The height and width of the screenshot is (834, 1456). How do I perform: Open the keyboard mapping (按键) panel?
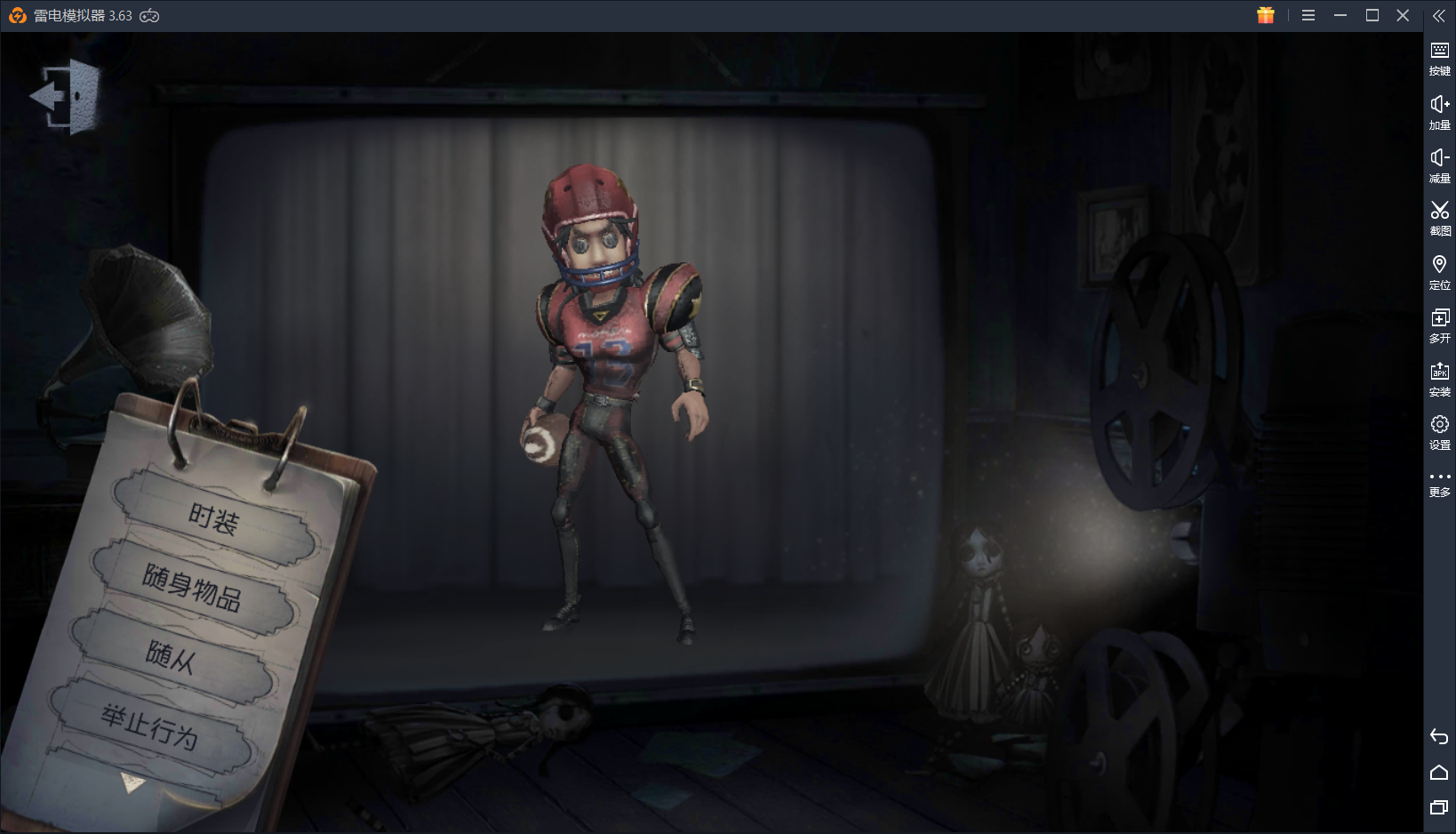click(x=1438, y=56)
